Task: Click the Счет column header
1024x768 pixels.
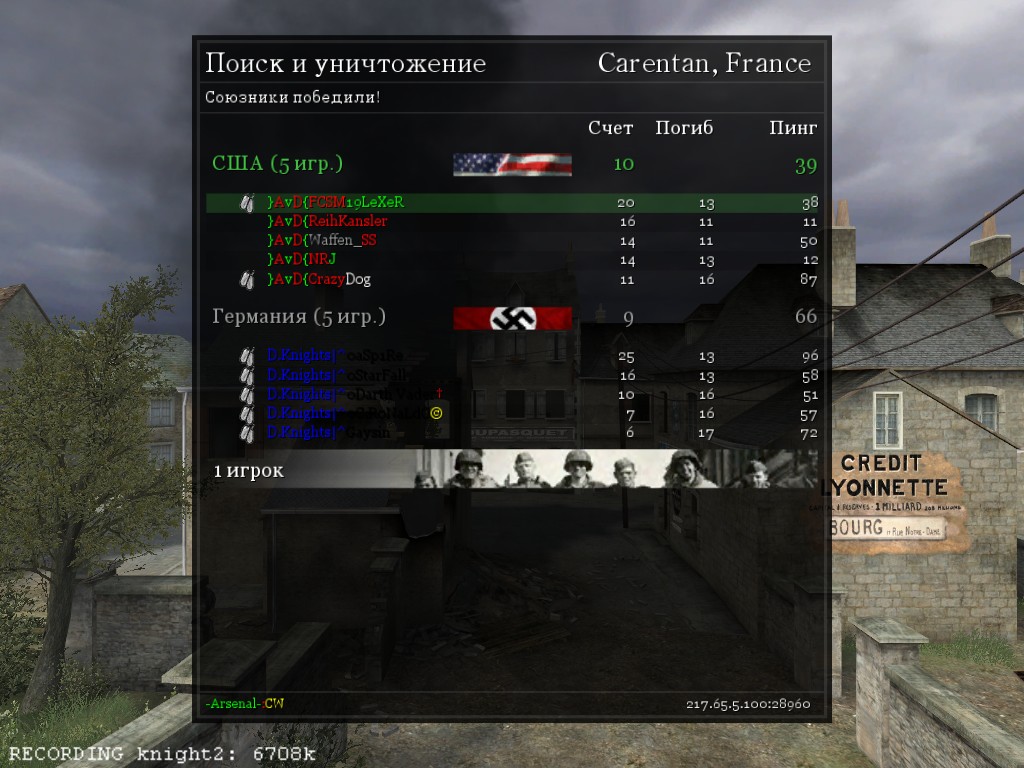Action: point(610,128)
